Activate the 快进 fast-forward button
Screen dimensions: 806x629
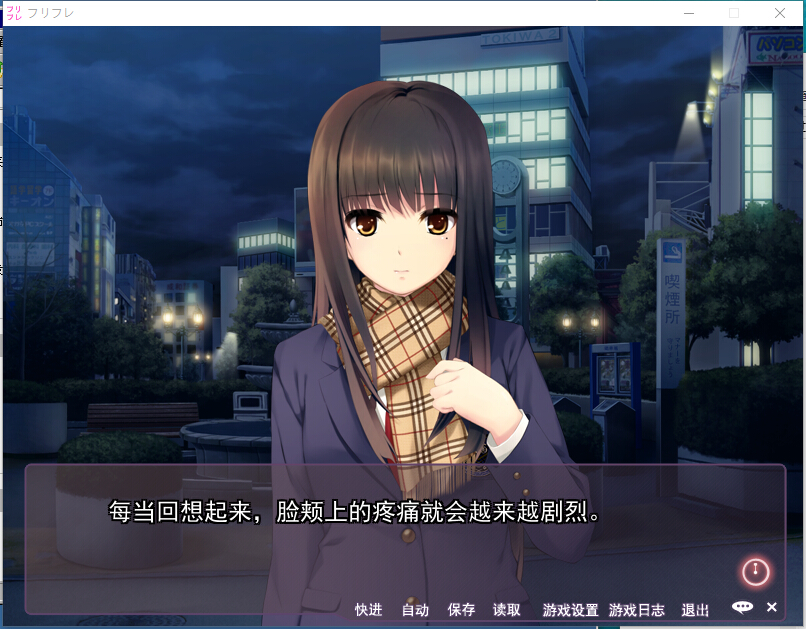pos(368,610)
